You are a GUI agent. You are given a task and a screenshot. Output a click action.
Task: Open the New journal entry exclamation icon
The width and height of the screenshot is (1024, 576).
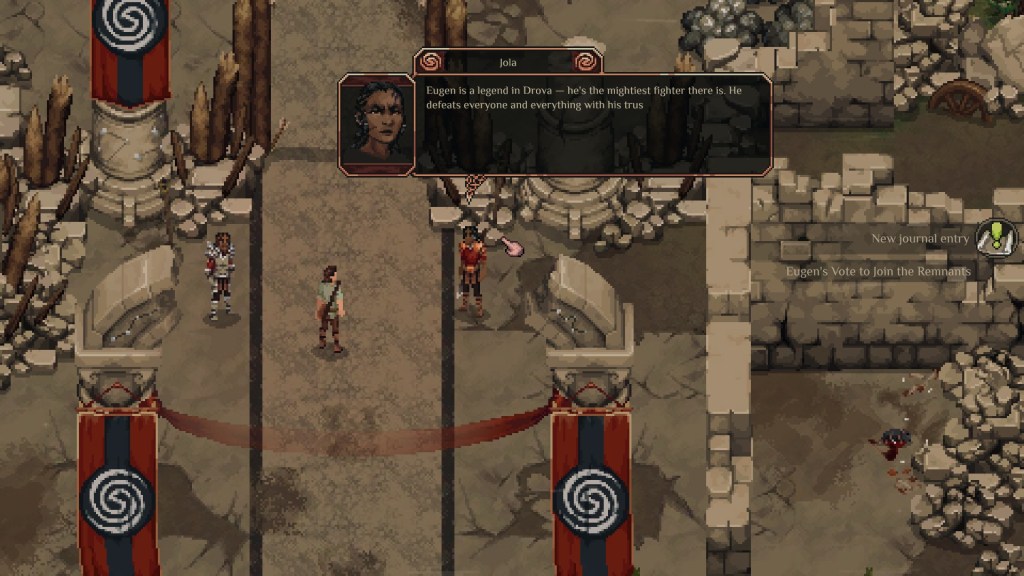[x=996, y=238]
